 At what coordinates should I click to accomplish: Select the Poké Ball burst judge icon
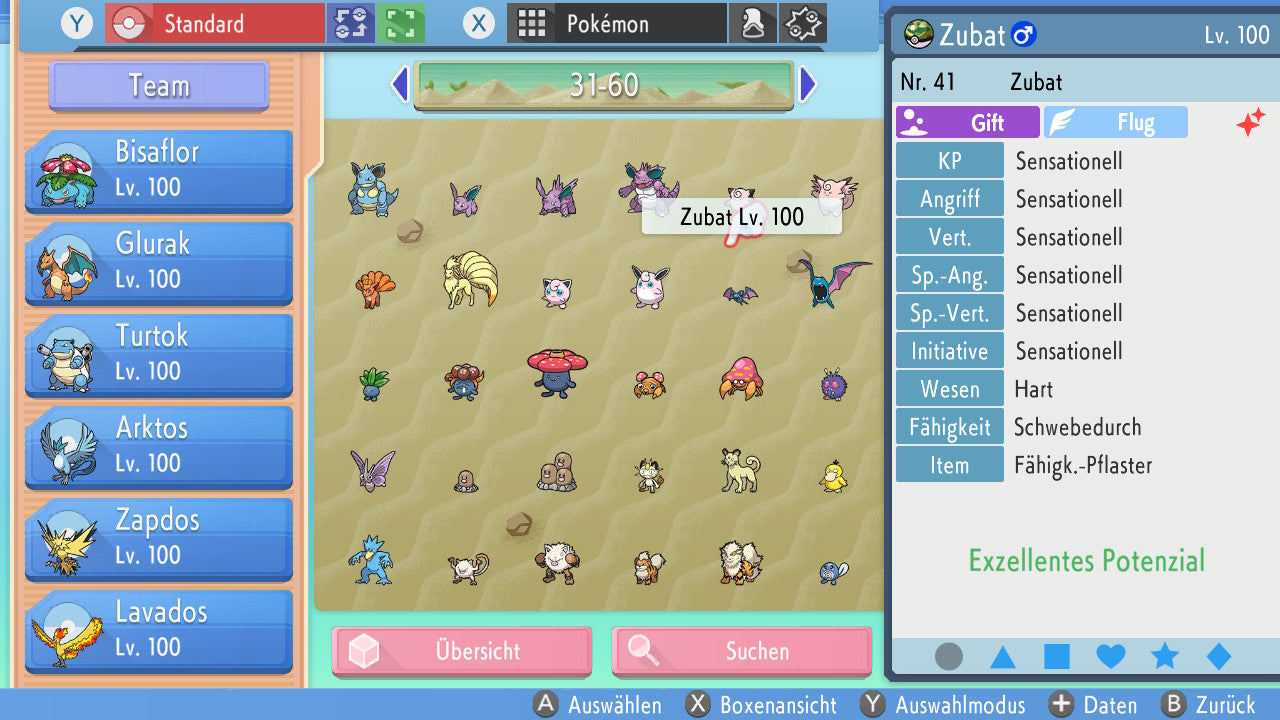pos(802,23)
